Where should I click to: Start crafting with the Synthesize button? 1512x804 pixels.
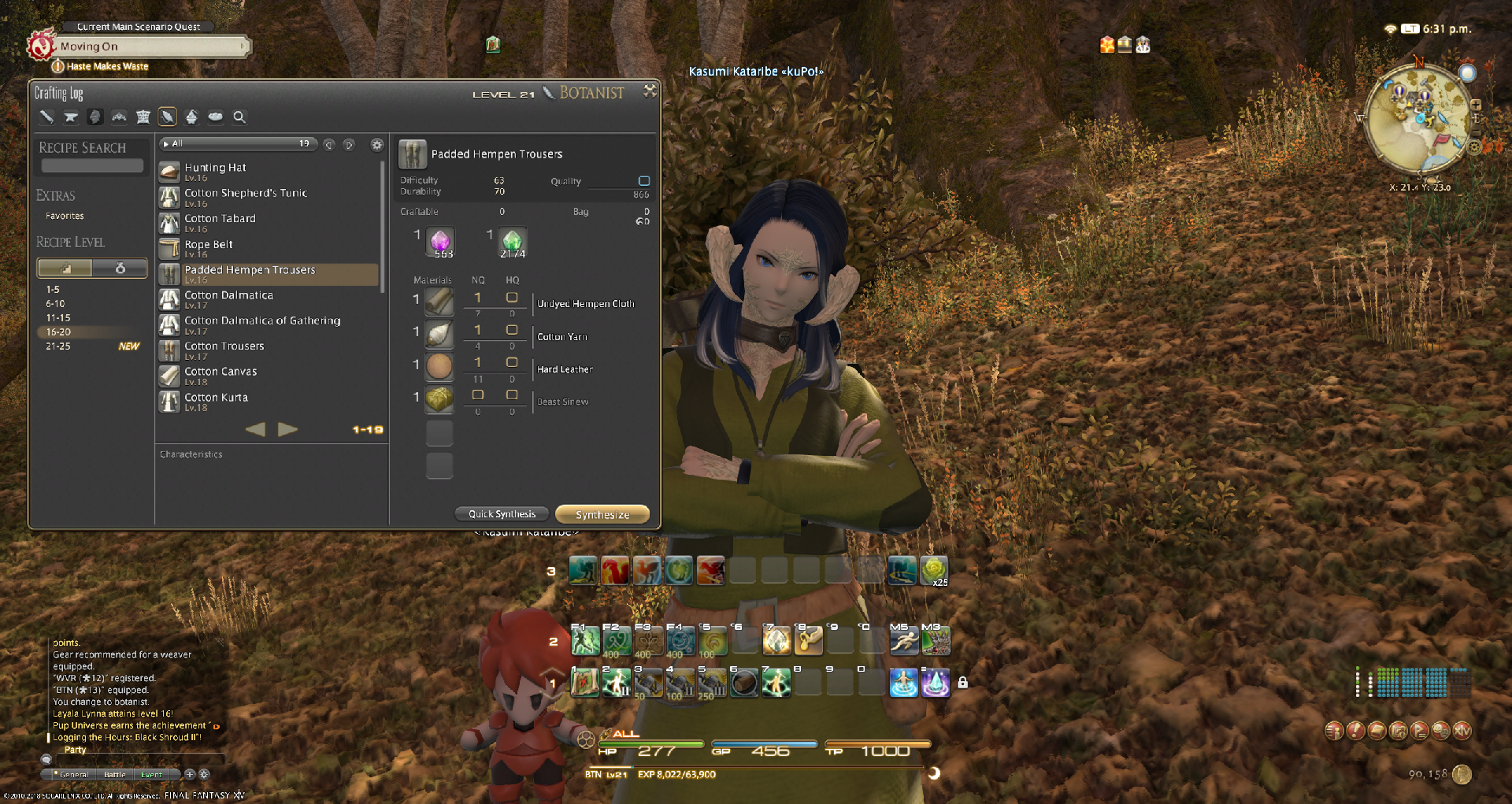point(602,514)
